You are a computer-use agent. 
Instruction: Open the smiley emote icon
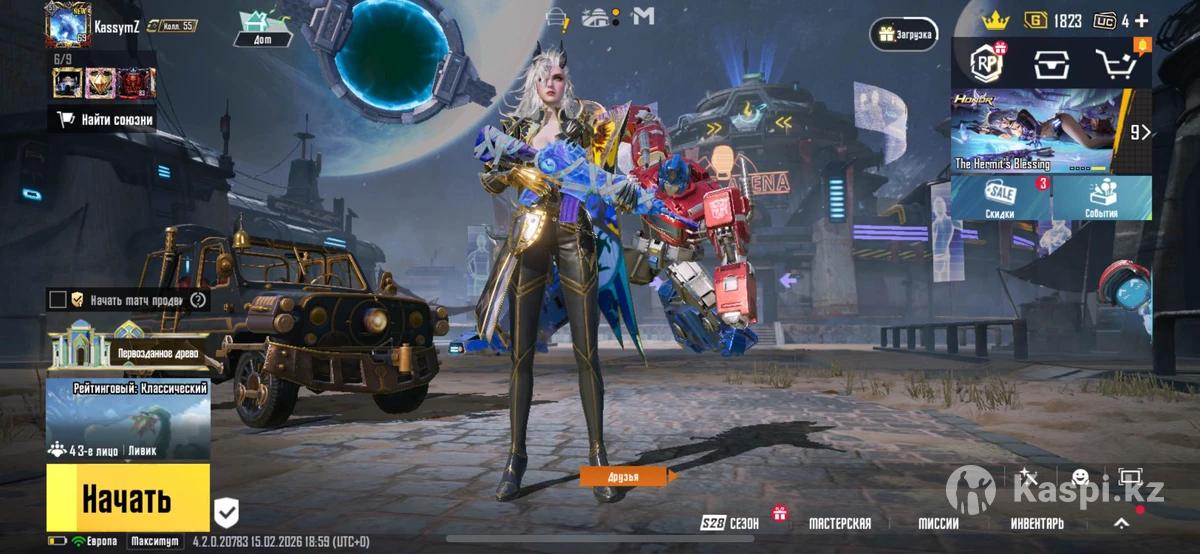pos(1080,478)
